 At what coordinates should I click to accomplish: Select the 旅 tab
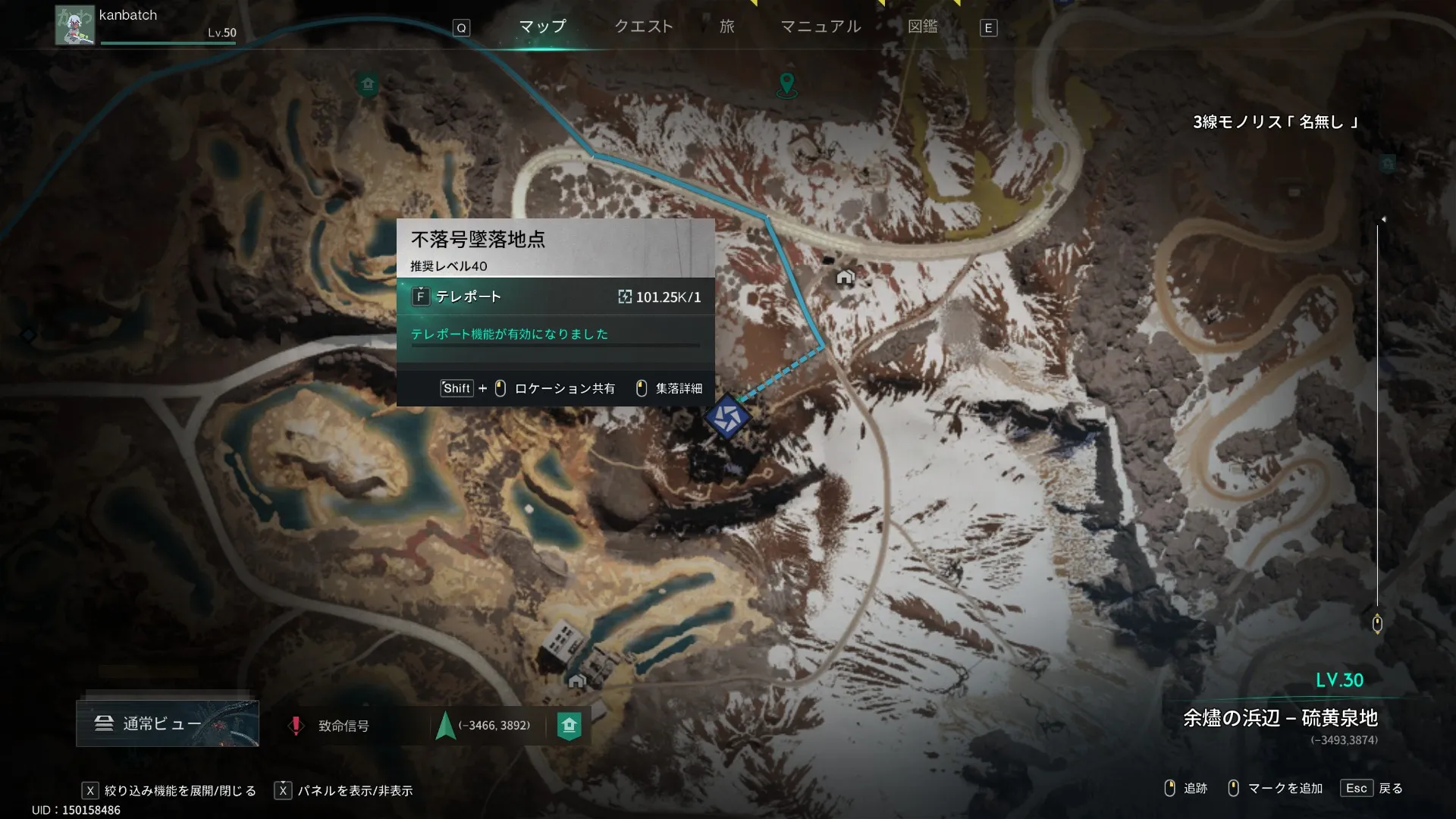point(726,27)
